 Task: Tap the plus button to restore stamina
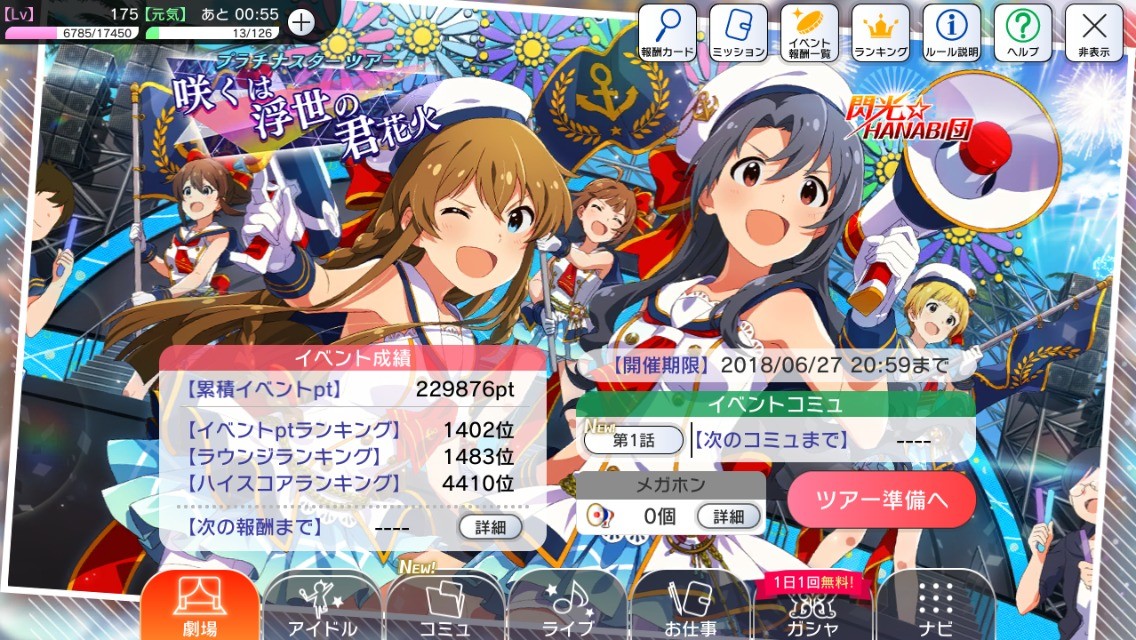(x=300, y=21)
